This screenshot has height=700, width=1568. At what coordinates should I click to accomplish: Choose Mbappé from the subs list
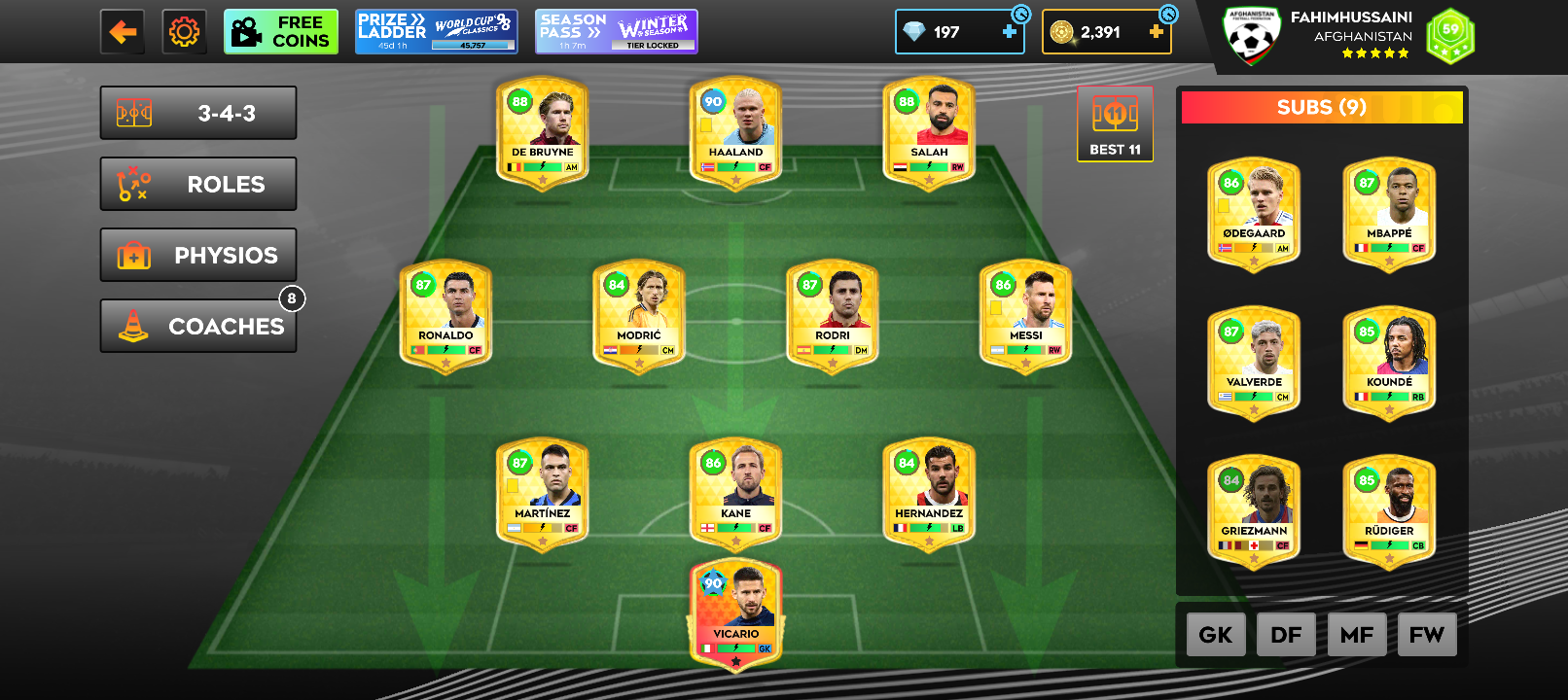click(1389, 214)
